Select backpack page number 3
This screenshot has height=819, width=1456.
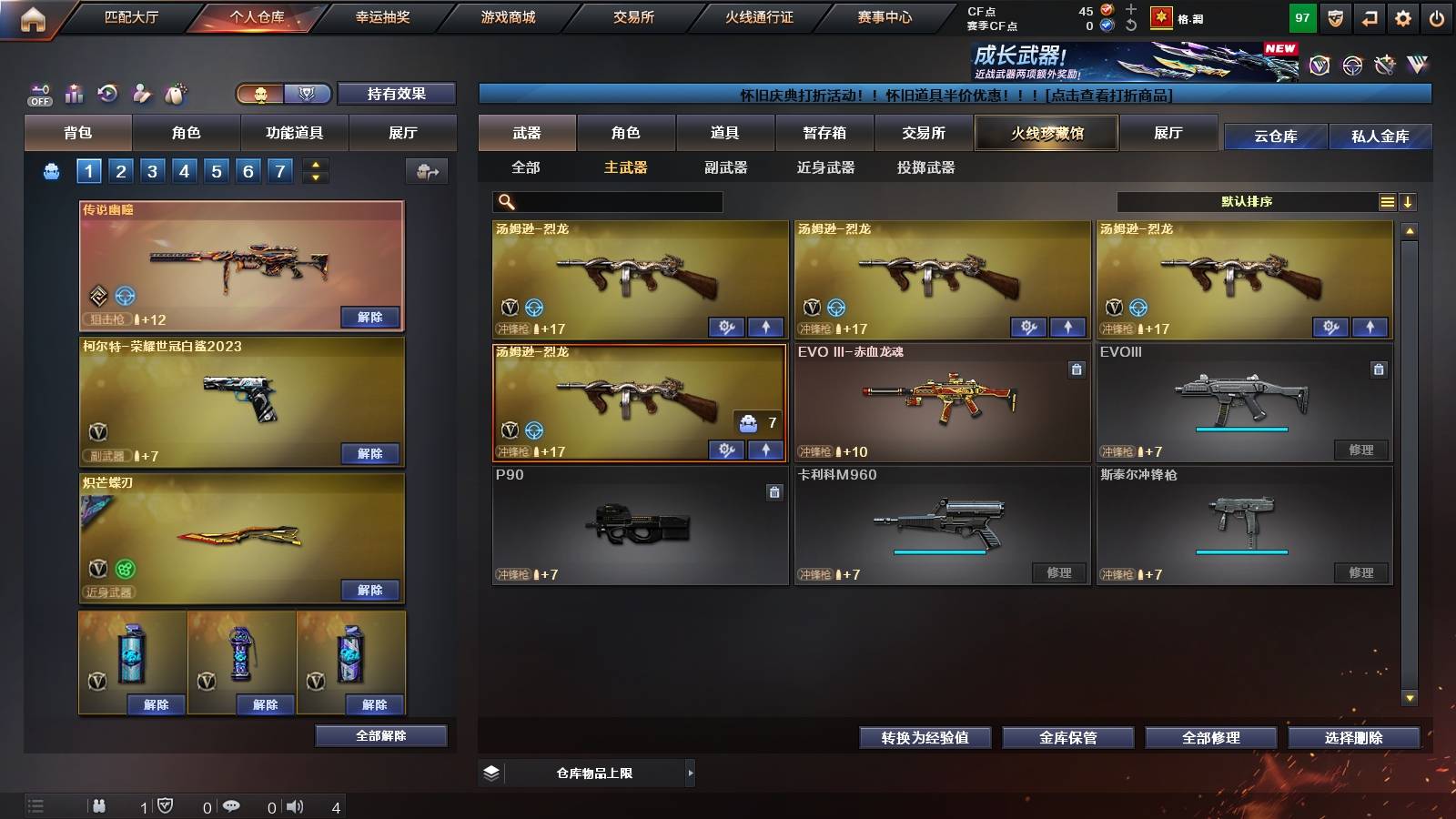point(154,170)
